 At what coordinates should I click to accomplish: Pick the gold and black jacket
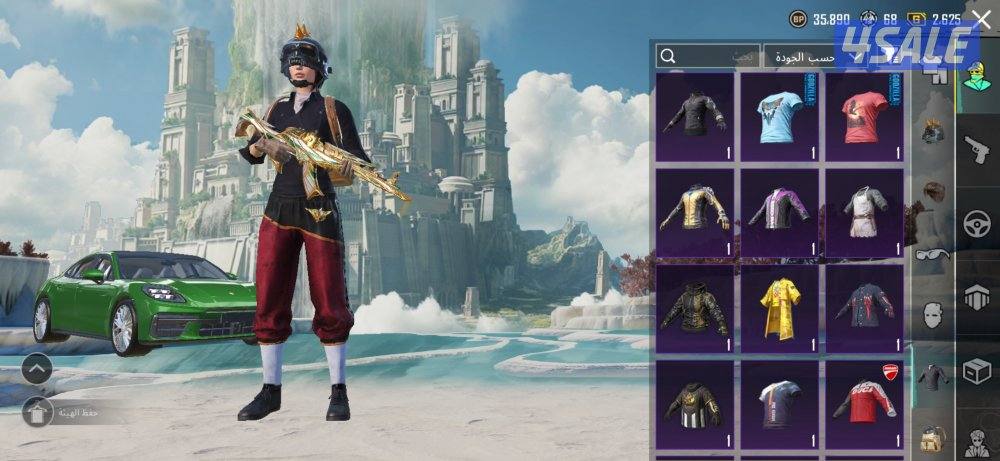tap(696, 212)
